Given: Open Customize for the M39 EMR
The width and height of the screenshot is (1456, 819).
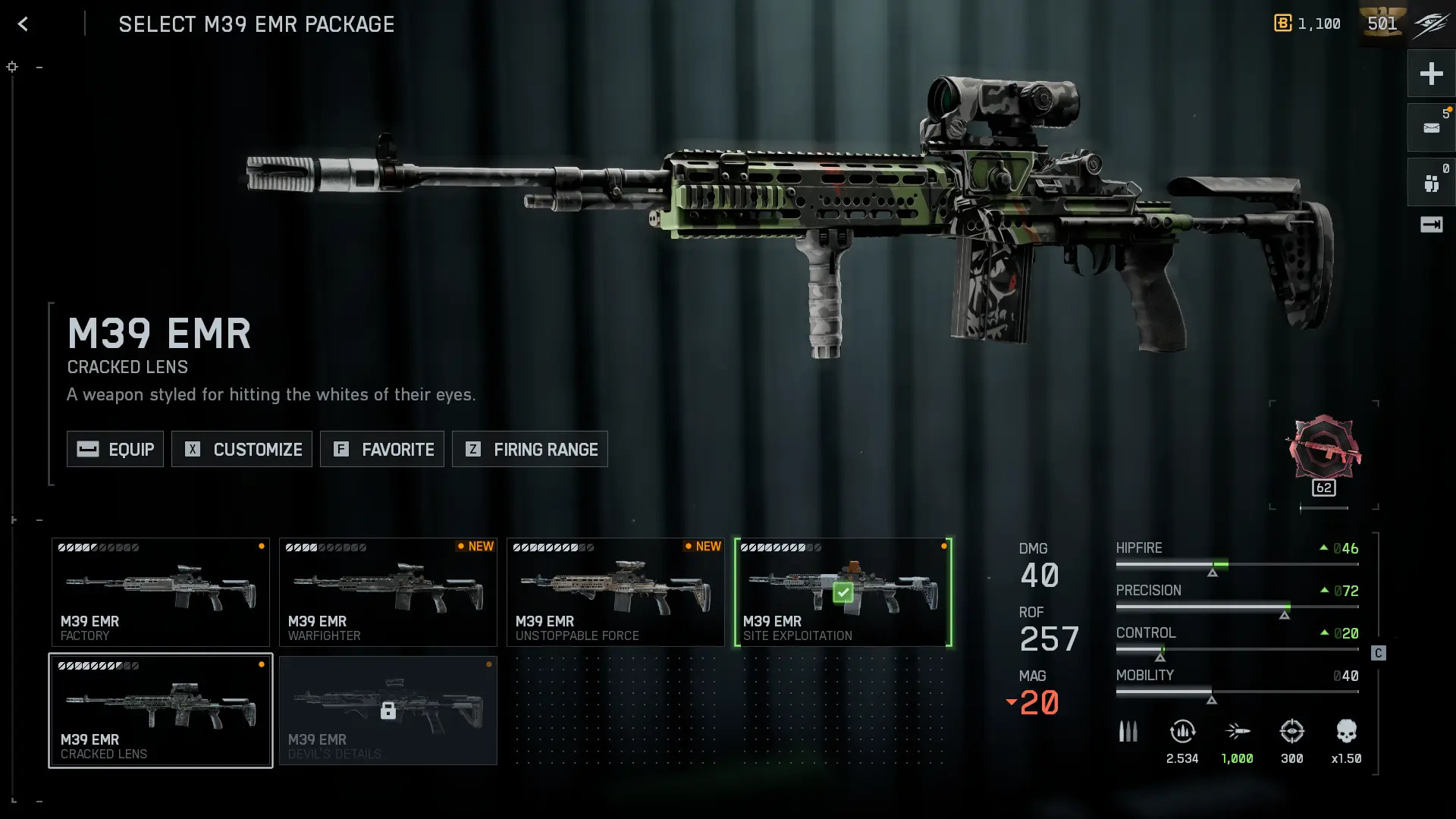Looking at the screenshot, I should (242, 449).
